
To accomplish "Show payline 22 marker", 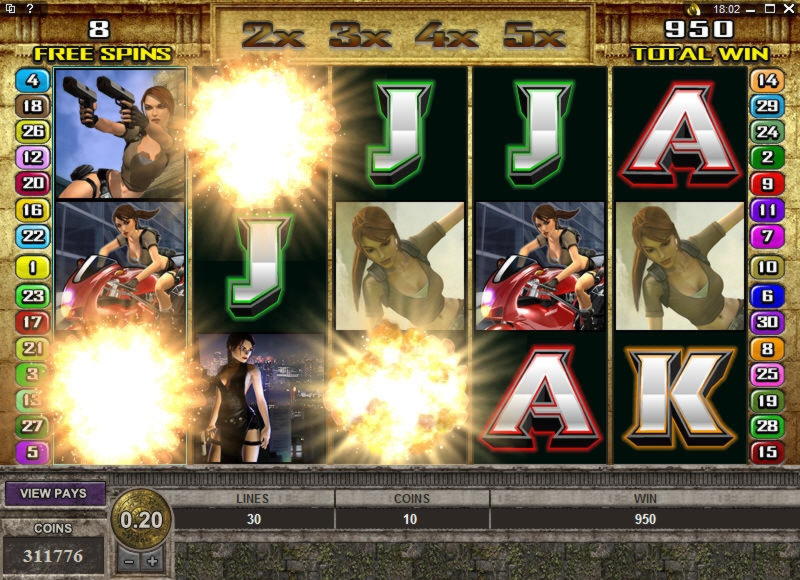I will point(33,236).
